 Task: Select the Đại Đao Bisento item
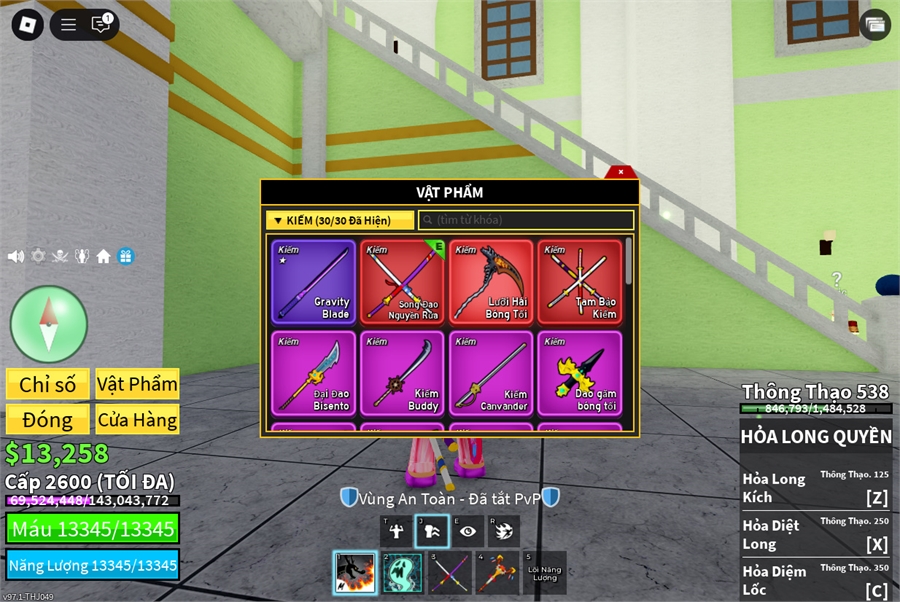coord(313,373)
